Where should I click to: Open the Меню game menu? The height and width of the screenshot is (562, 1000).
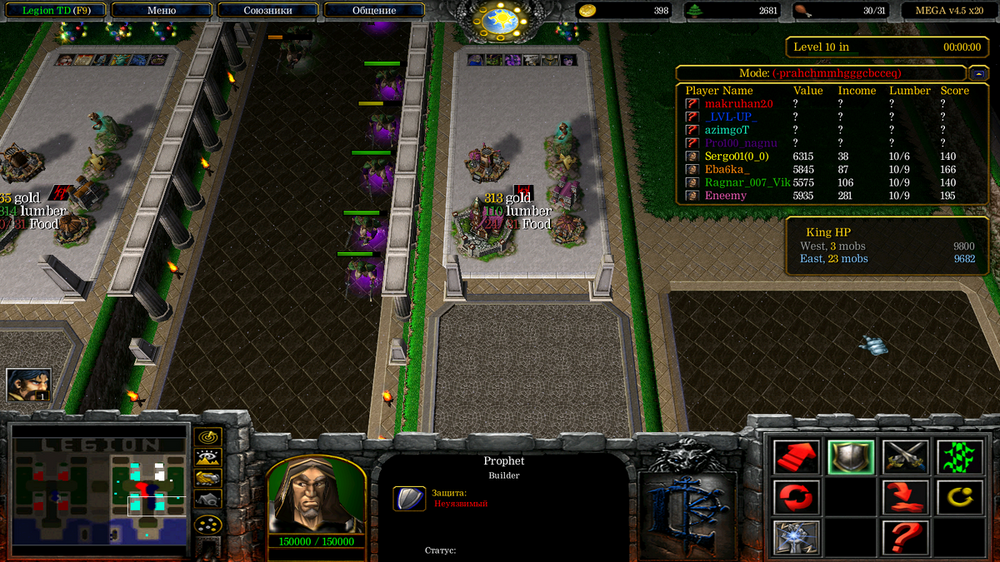(161, 10)
